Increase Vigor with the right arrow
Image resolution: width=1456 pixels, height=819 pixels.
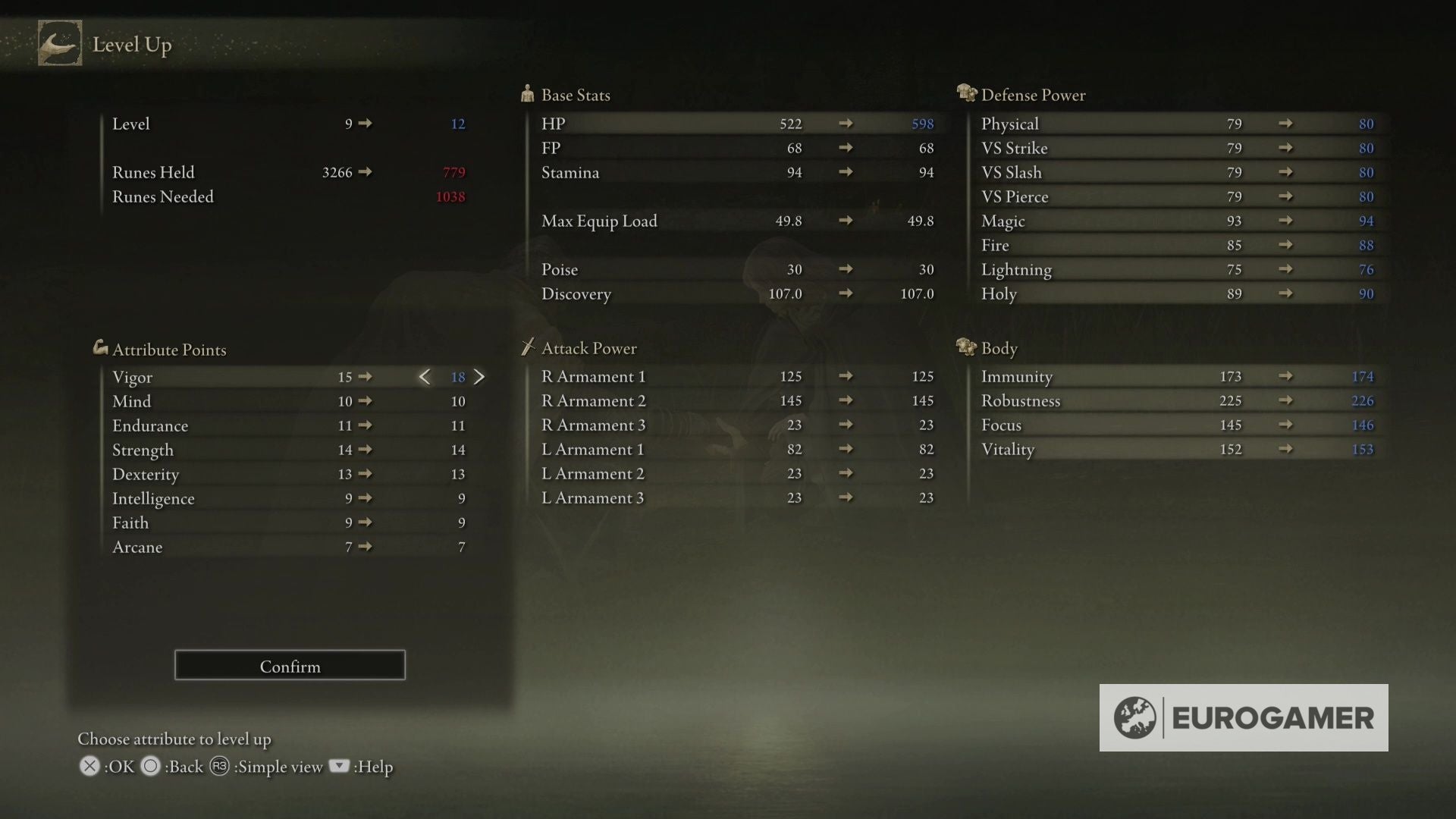(x=480, y=376)
